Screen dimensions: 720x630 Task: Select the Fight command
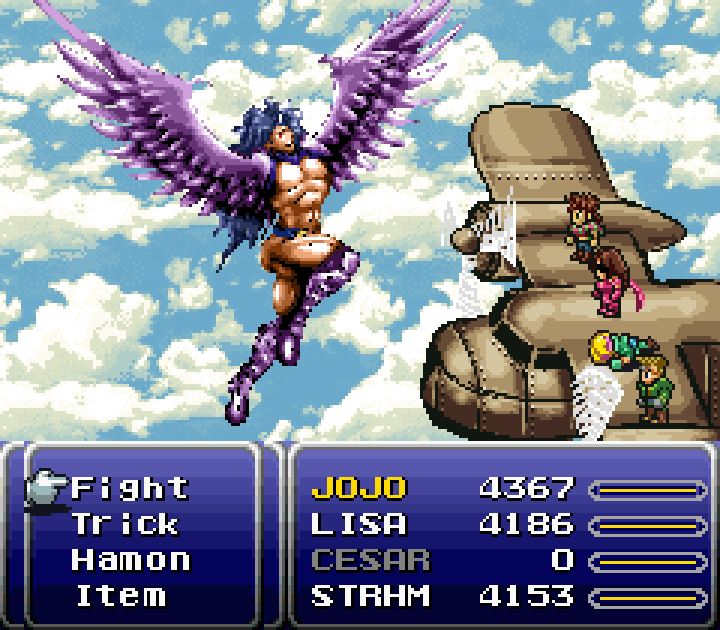click(130, 488)
